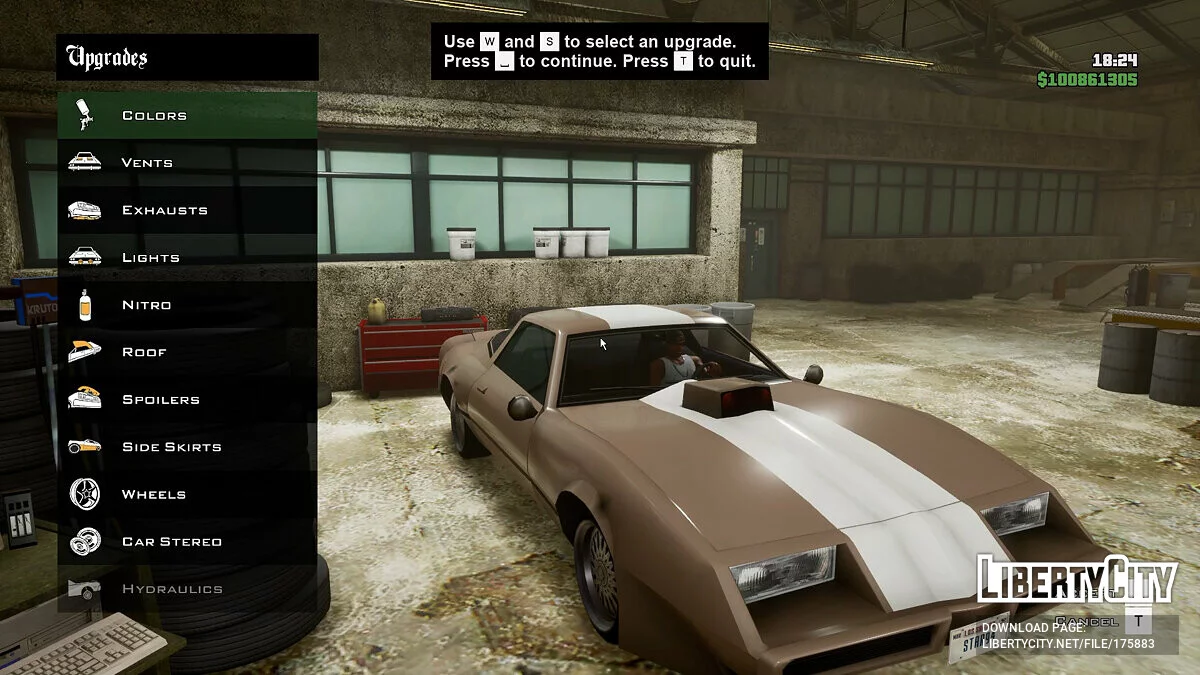Choose the Car Stereo upgrade
1200x675 pixels.
click(171, 541)
